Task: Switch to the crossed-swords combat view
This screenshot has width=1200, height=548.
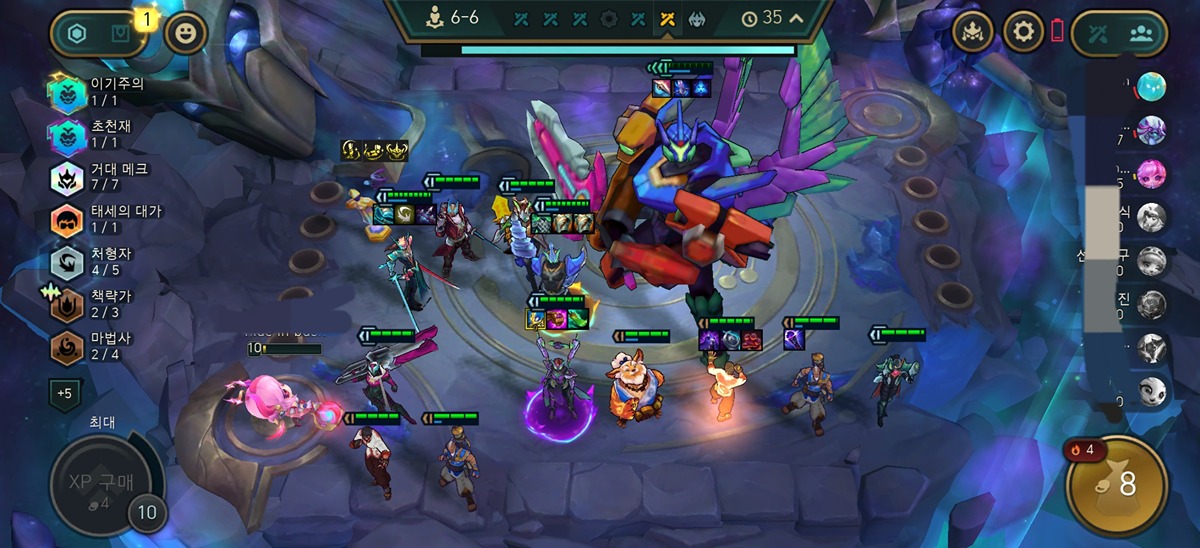Action: coord(1098,33)
